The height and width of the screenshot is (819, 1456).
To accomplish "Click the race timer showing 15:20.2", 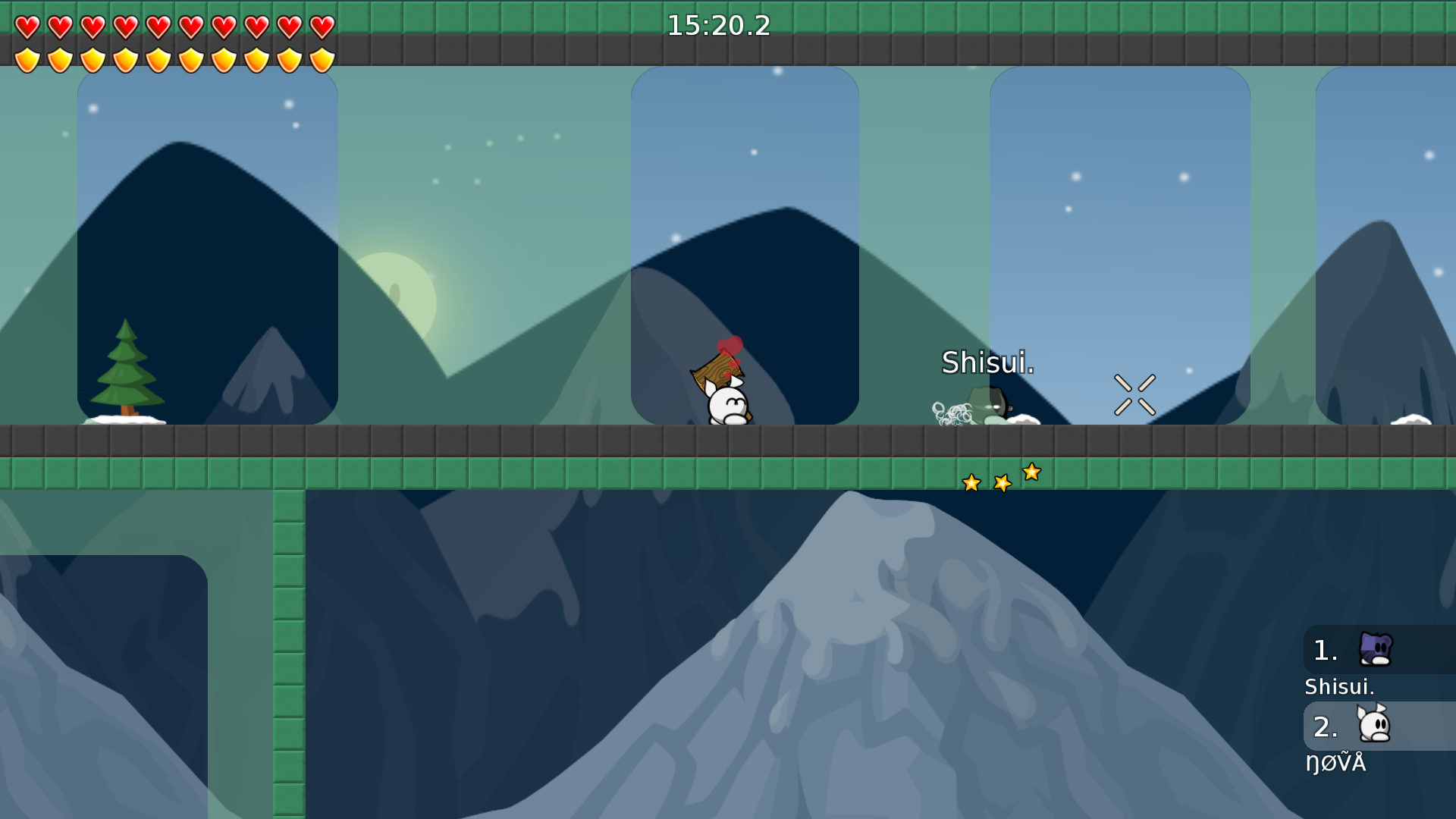I will pyautogui.click(x=717, y=26).
